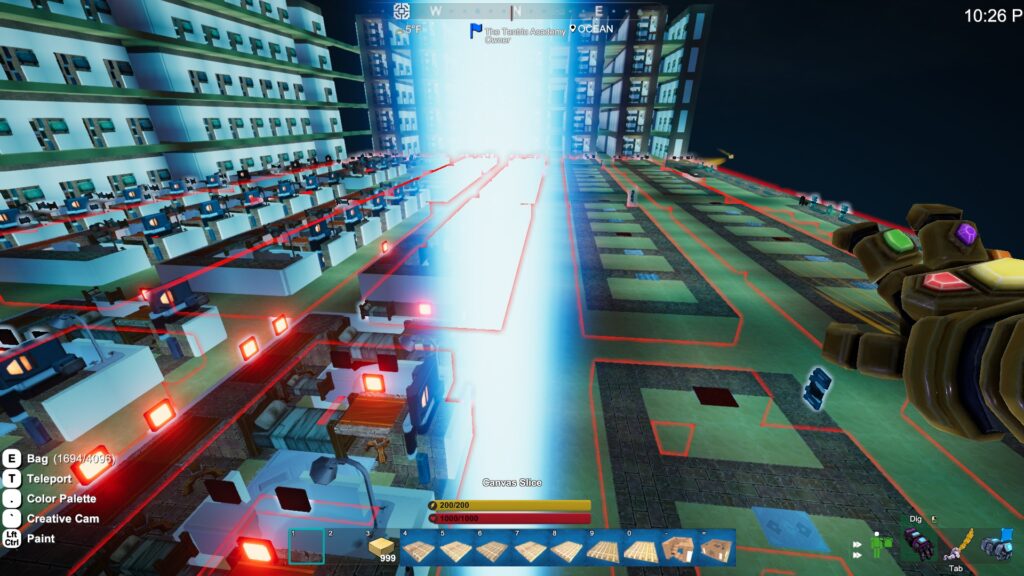Click the compass direction bar
The image size is (1024, 576).
pyautogui.click(x=513, y=11)
